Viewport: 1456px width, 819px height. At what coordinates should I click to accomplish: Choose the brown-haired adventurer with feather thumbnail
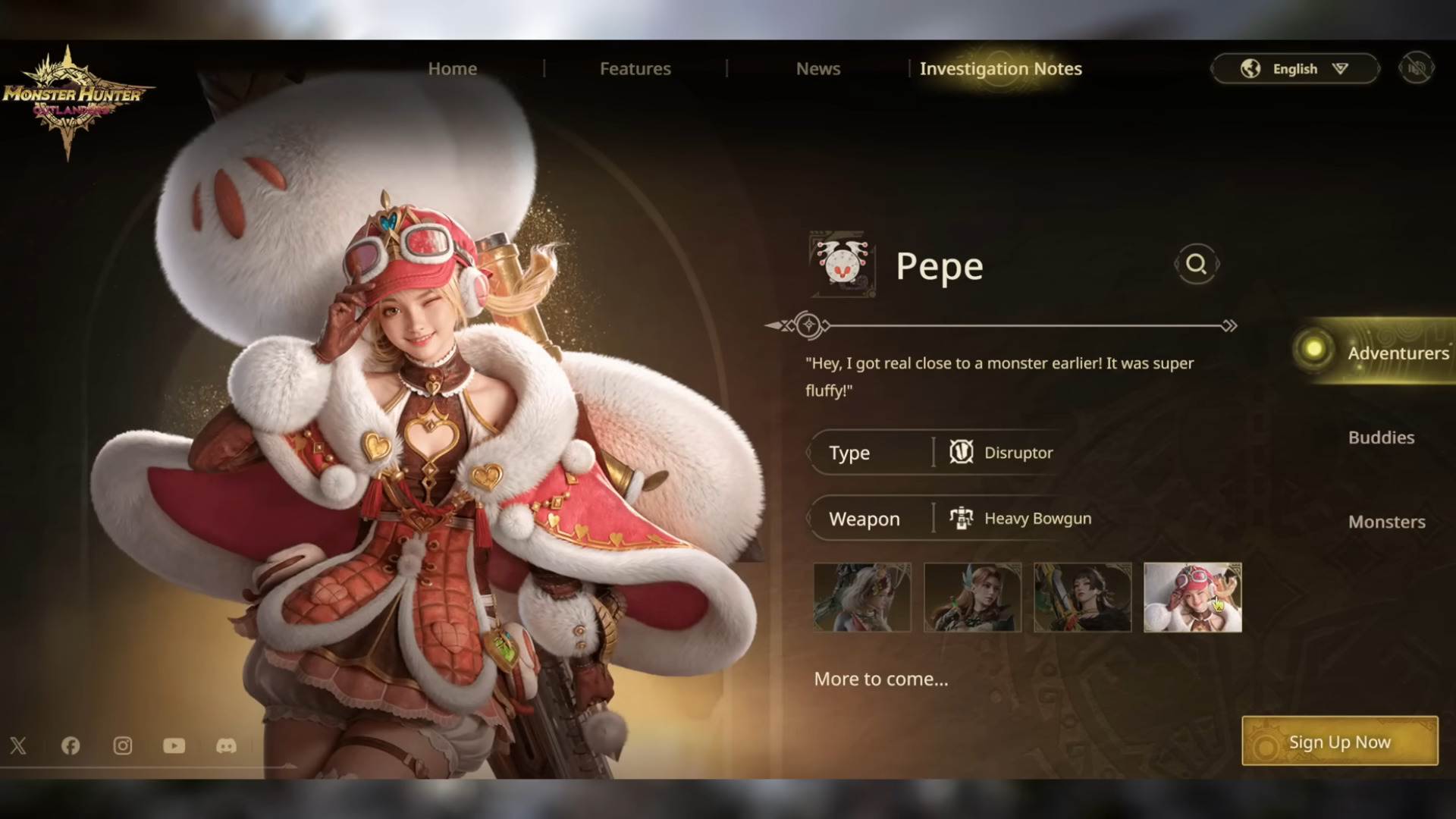coord(972,598)
